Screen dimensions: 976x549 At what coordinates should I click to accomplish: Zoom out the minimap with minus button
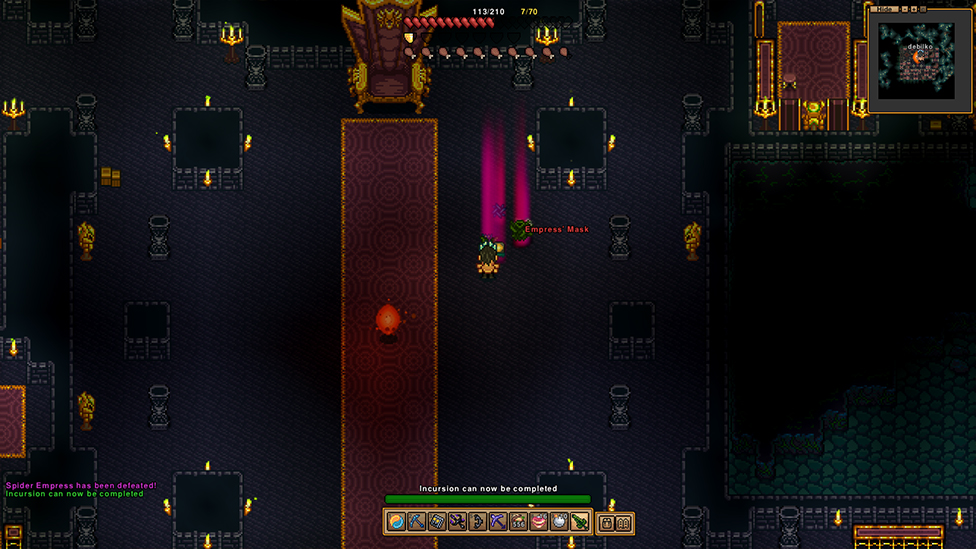904,9
